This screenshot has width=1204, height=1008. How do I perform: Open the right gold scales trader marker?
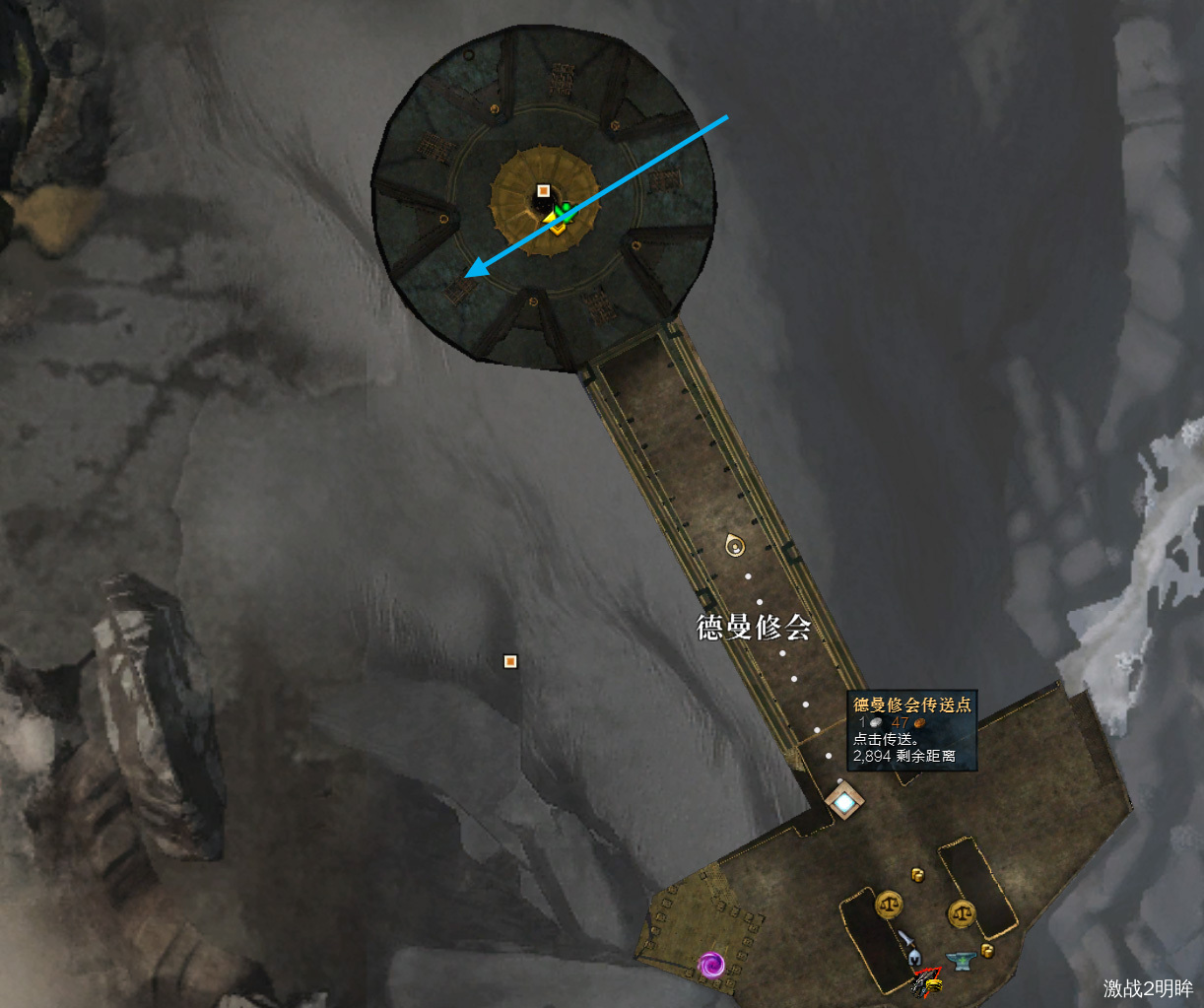click(962, 913)
